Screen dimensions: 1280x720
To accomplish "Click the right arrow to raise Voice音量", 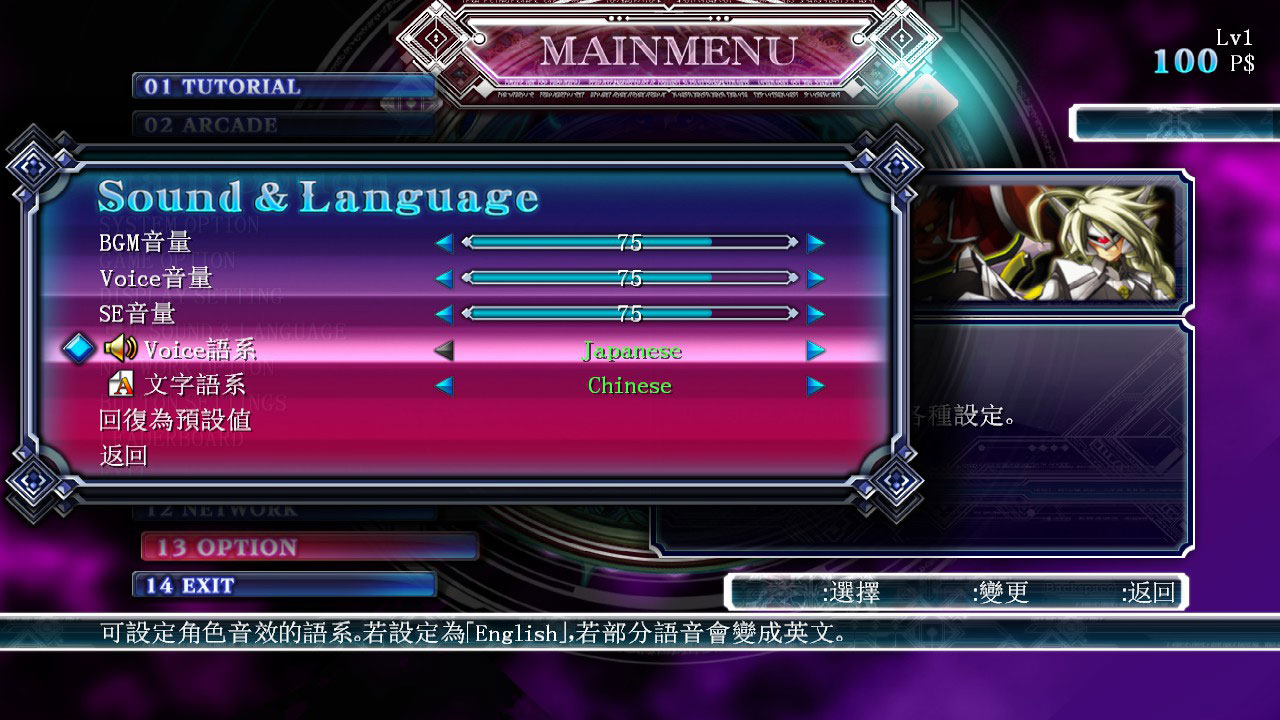I will [x=816, y=277].
